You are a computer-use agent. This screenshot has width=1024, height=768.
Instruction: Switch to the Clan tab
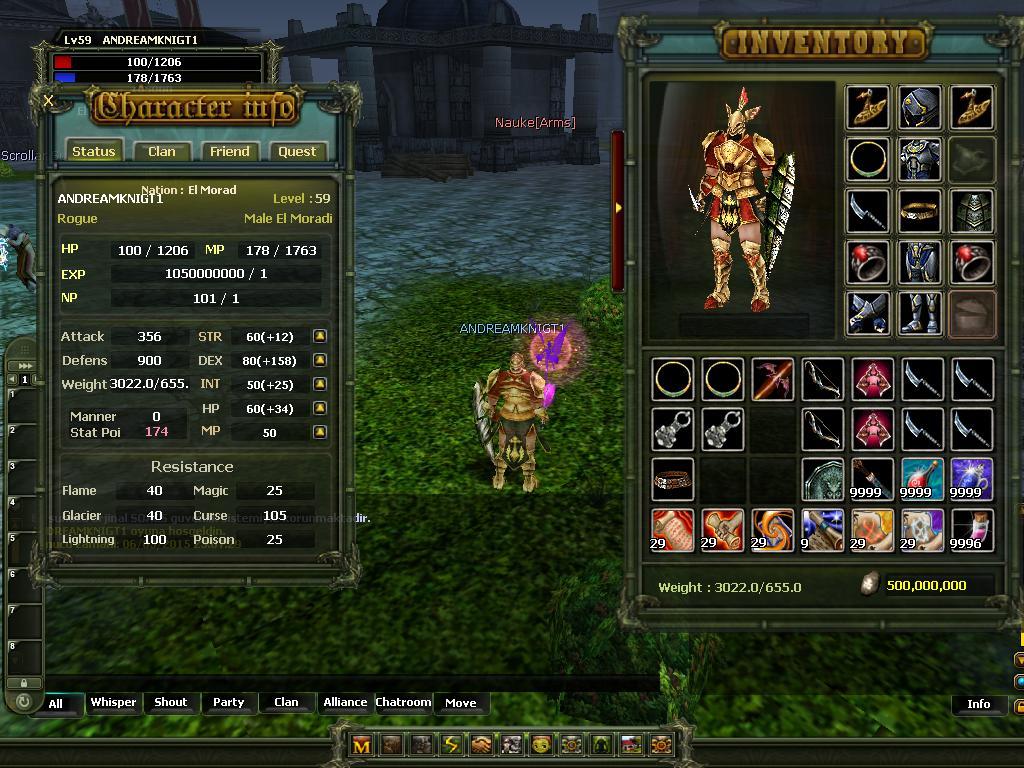[161, 151]
